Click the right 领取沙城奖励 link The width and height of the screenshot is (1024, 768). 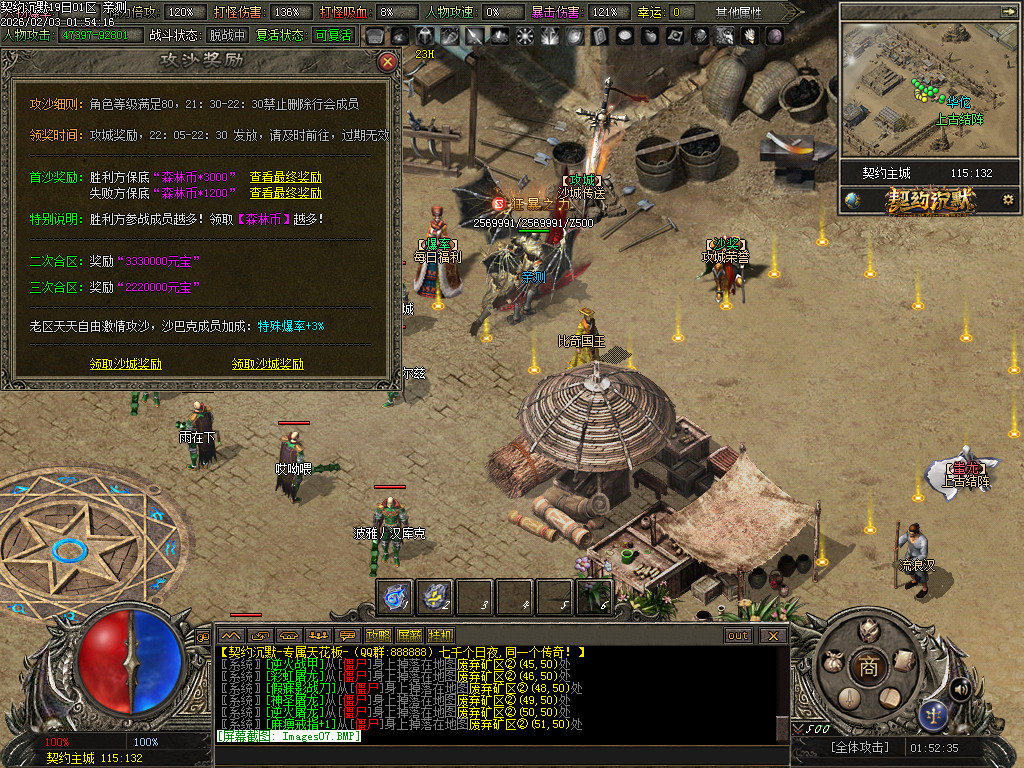pyautogui.click(x=268, y=364)
